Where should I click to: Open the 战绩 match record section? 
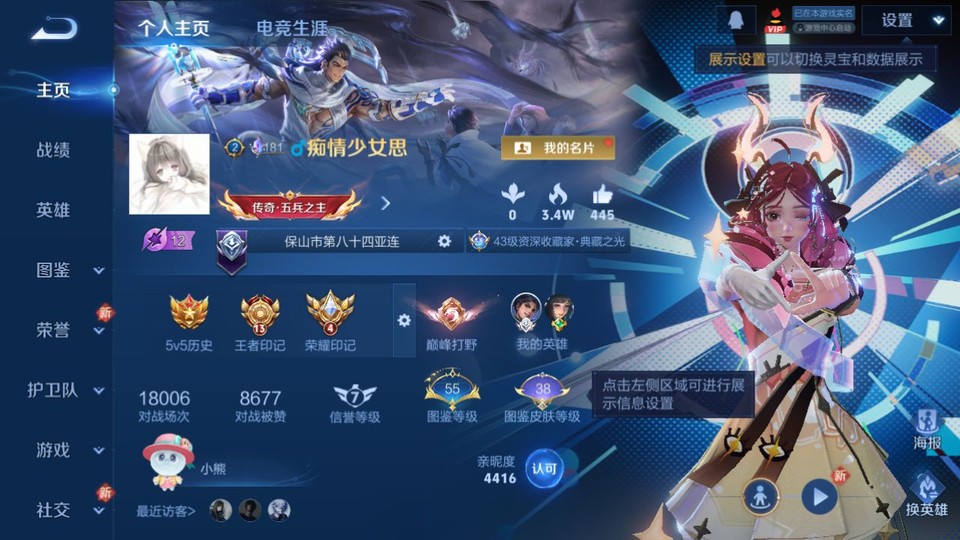pyautogui.click(x=53, y=150)
